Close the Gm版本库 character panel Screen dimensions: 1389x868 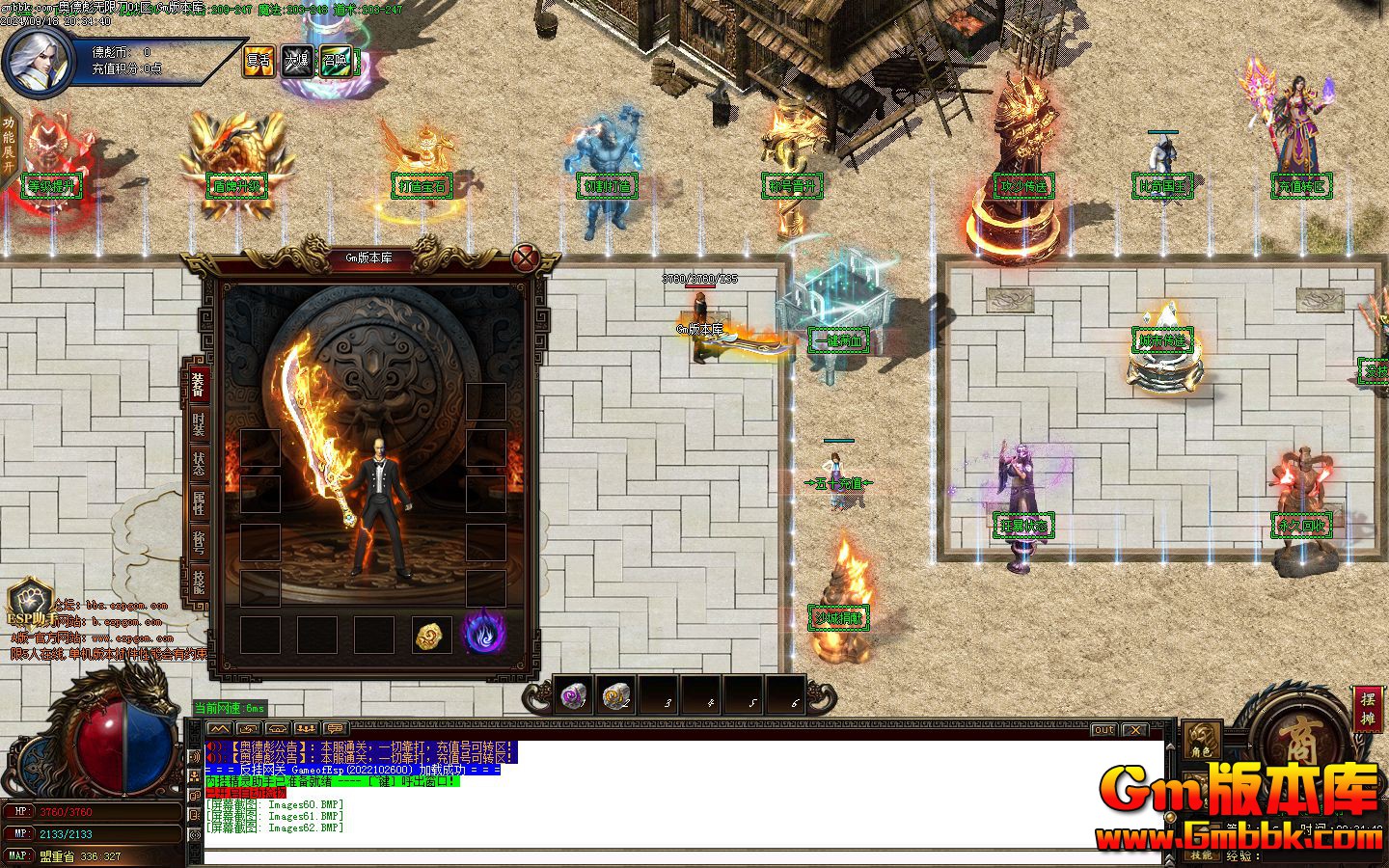(x=525, y=258)
